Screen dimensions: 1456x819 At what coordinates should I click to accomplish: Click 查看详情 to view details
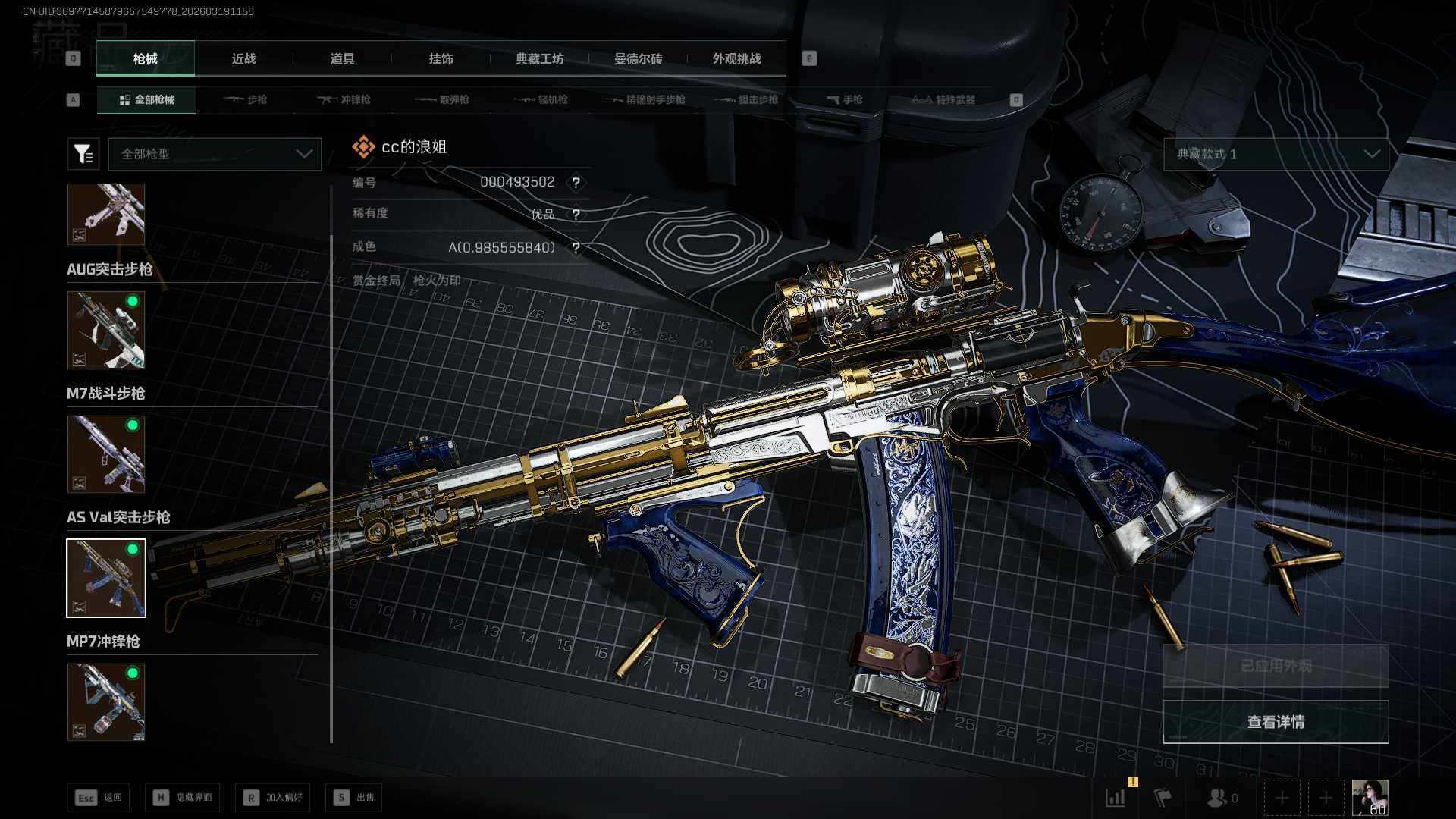(x=1276, y=722)
